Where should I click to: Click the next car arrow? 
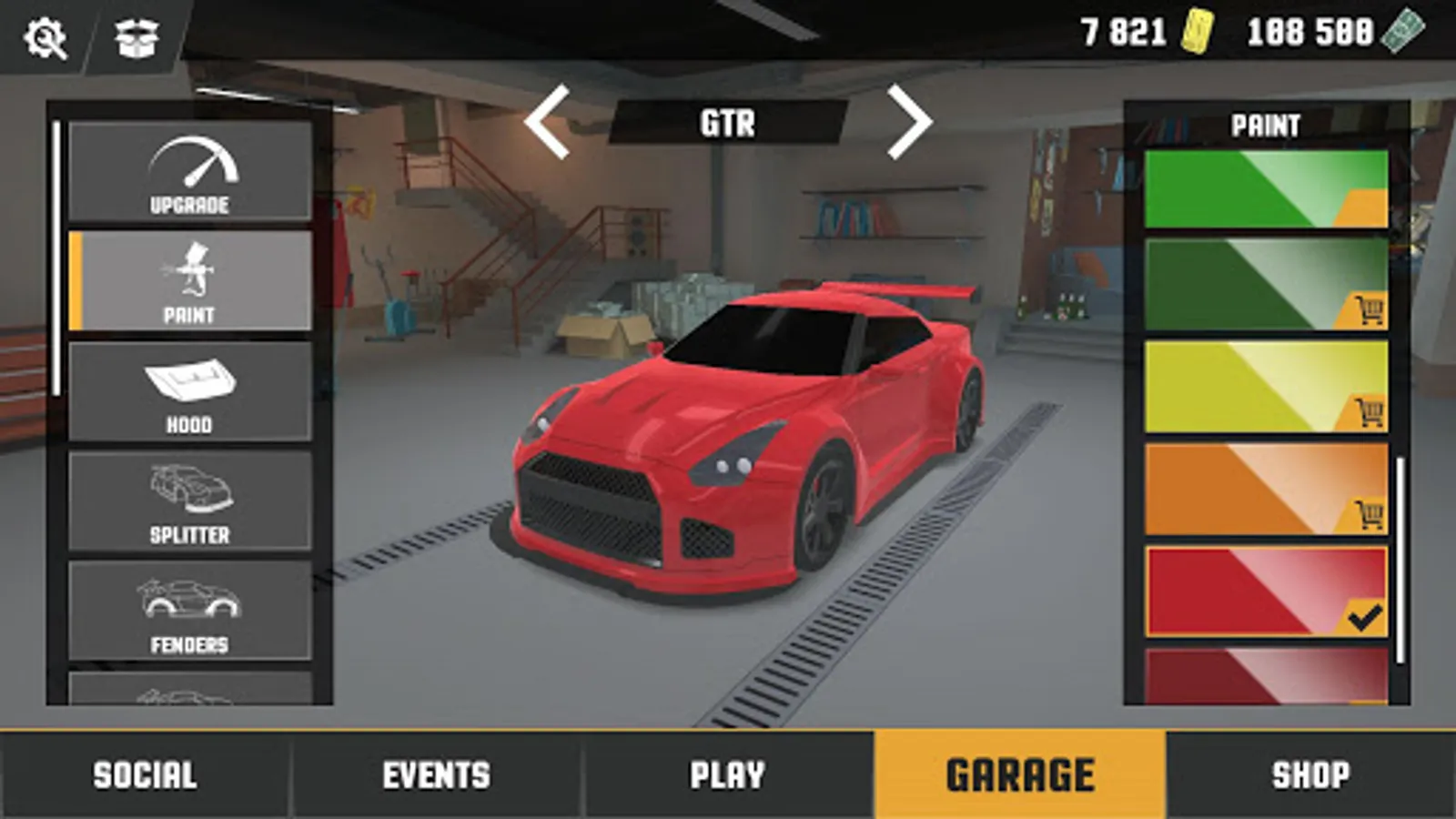pos(906,118)
